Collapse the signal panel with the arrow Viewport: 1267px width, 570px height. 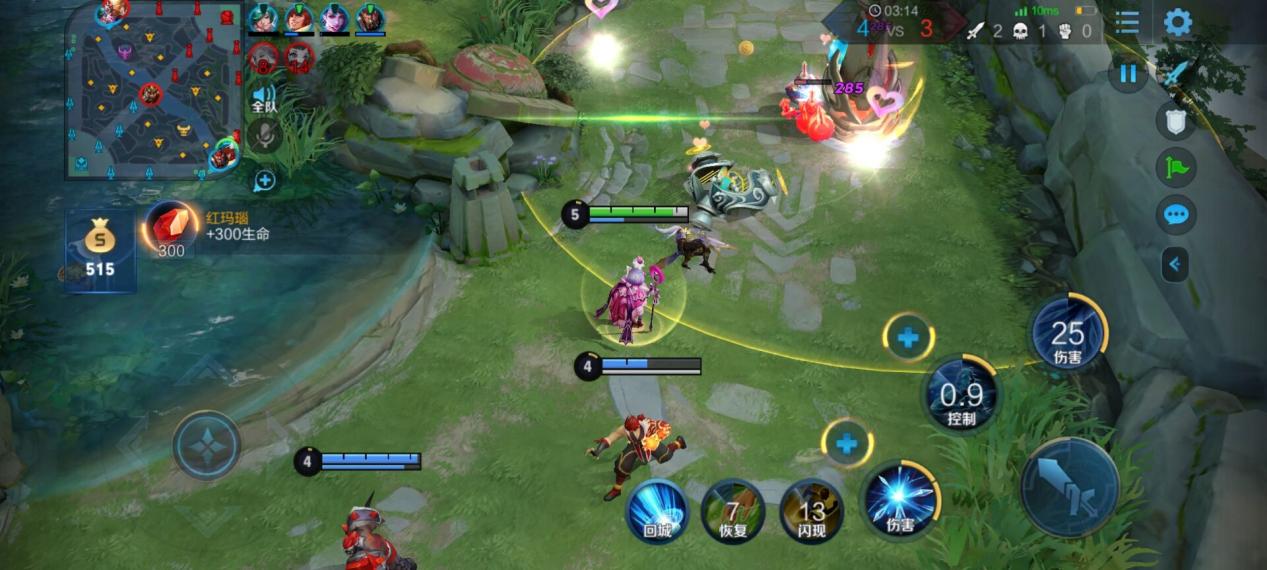(x=1175, y=264)
